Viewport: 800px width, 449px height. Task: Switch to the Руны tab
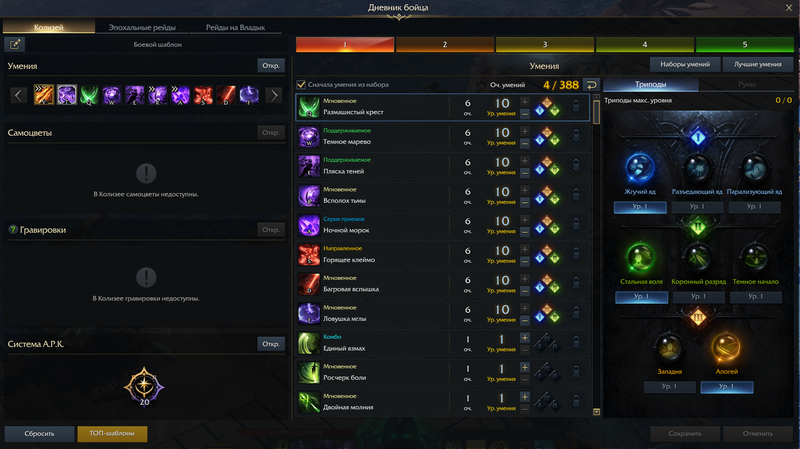point(747,85)
